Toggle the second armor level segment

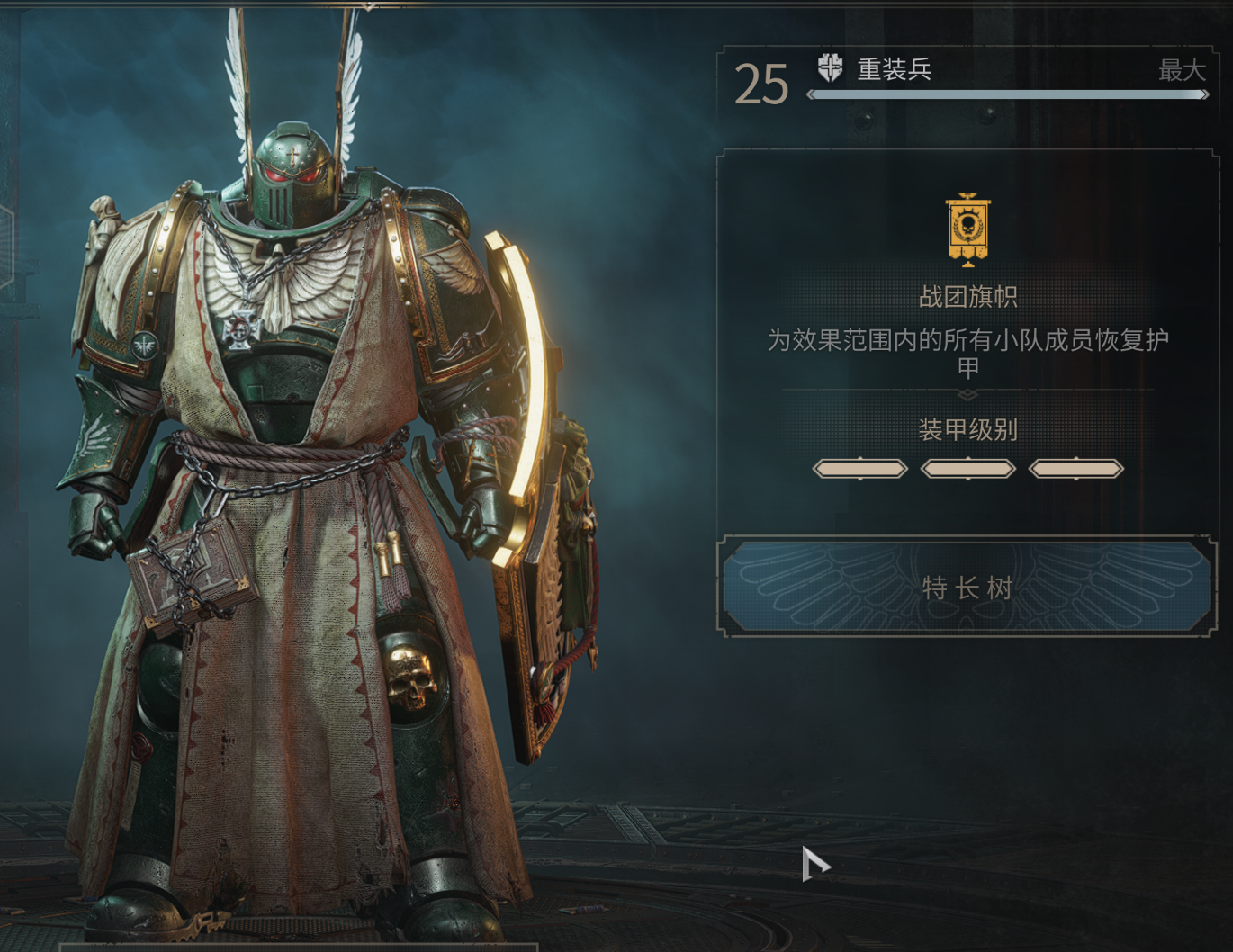click(x=967, y=468)
